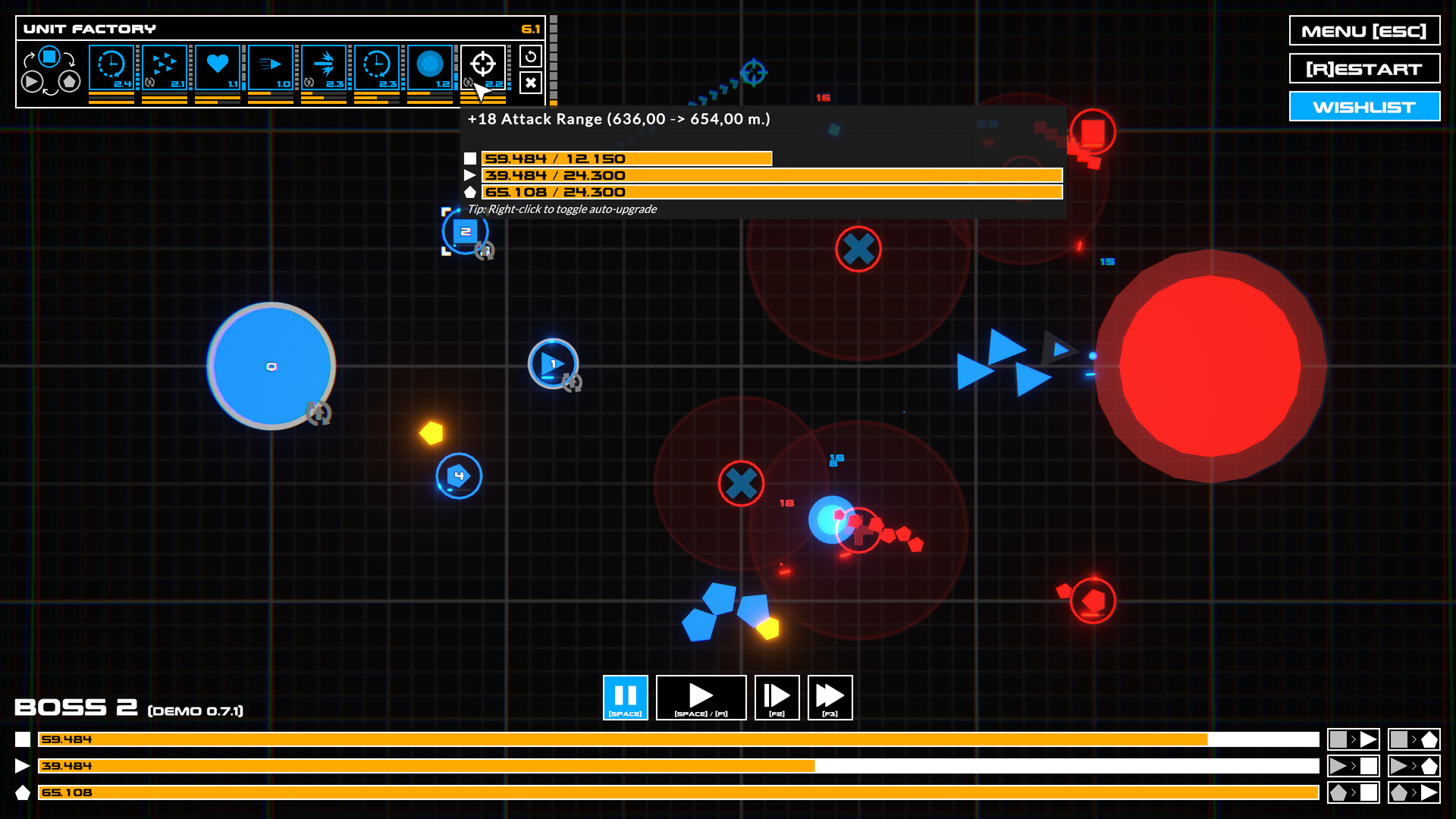Open the MENU [ESC]
The image size is (1456, 819).
tap(1363, 31)
